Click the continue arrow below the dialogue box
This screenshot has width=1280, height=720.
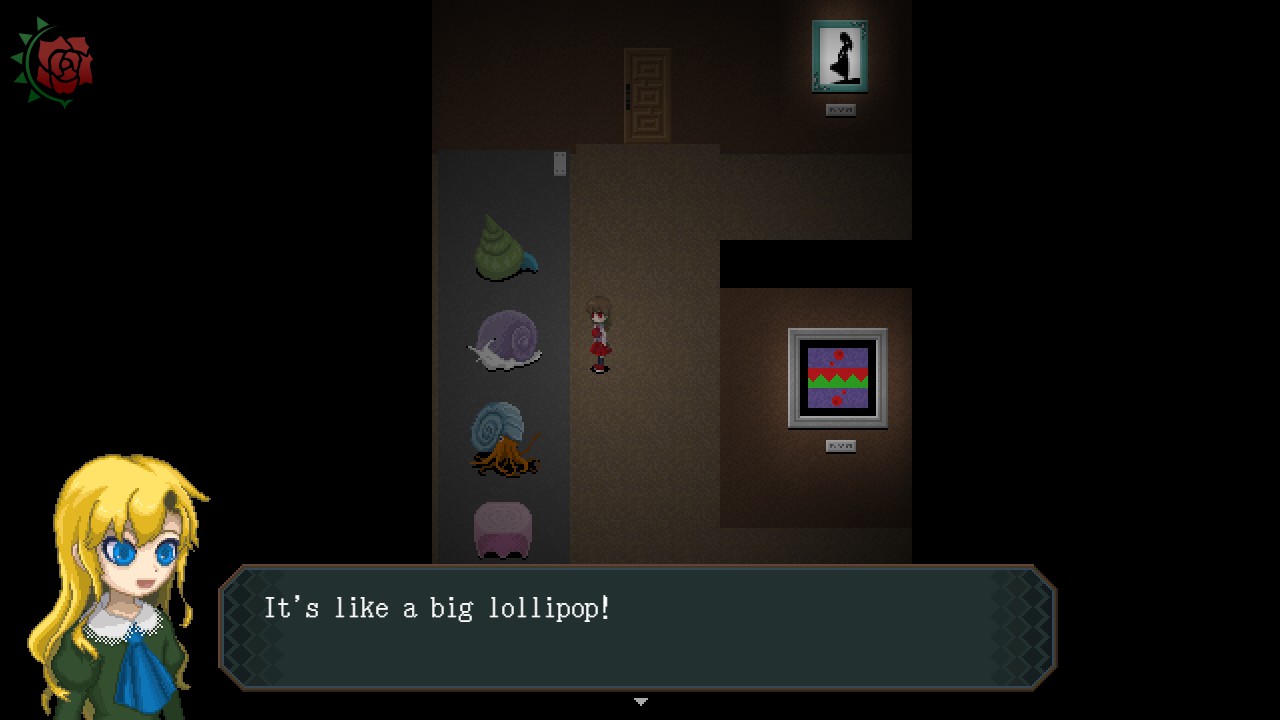point(640,701)
